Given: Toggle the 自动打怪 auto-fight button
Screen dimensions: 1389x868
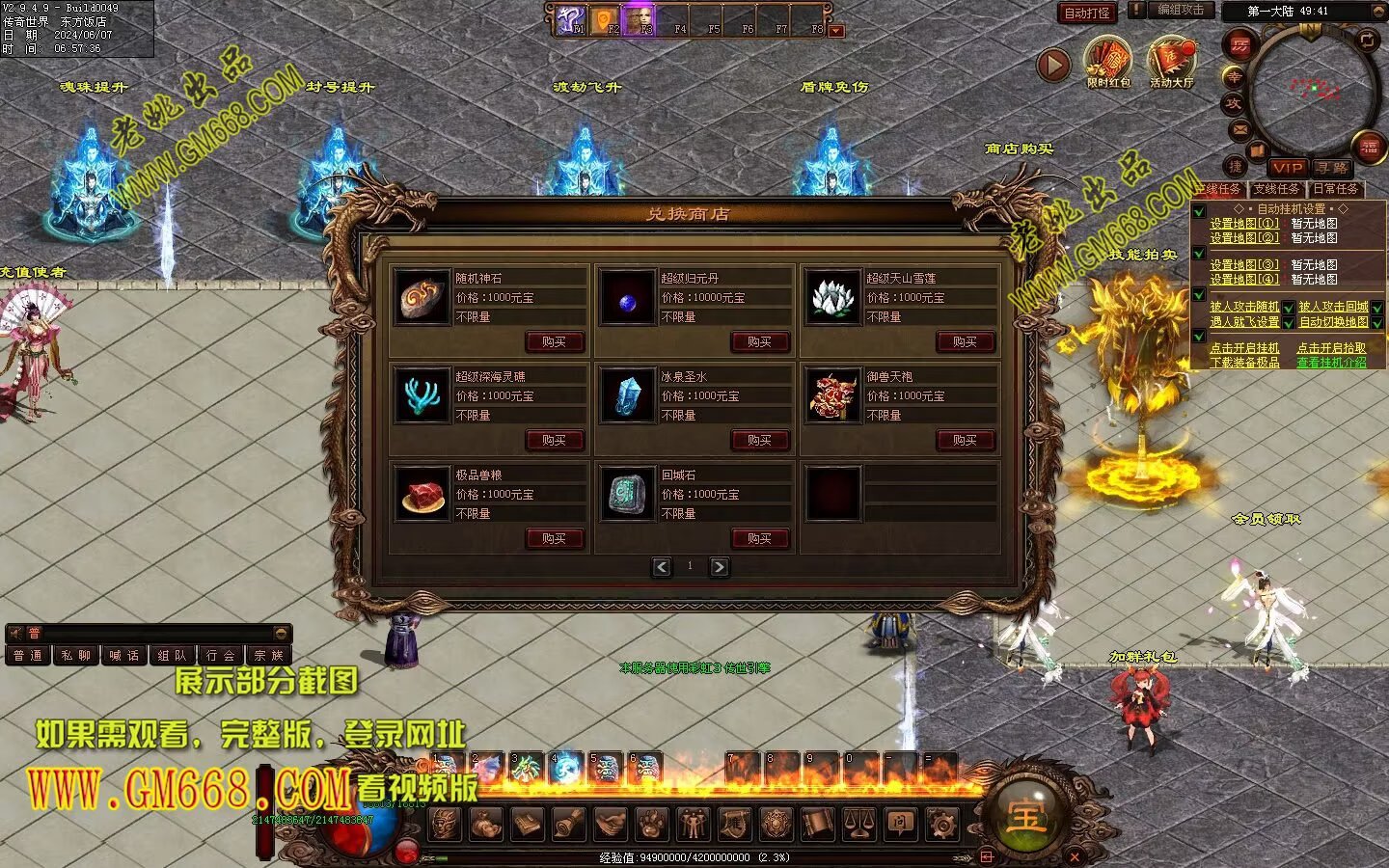Looking at the screenshot, I should pos(1087,13).
